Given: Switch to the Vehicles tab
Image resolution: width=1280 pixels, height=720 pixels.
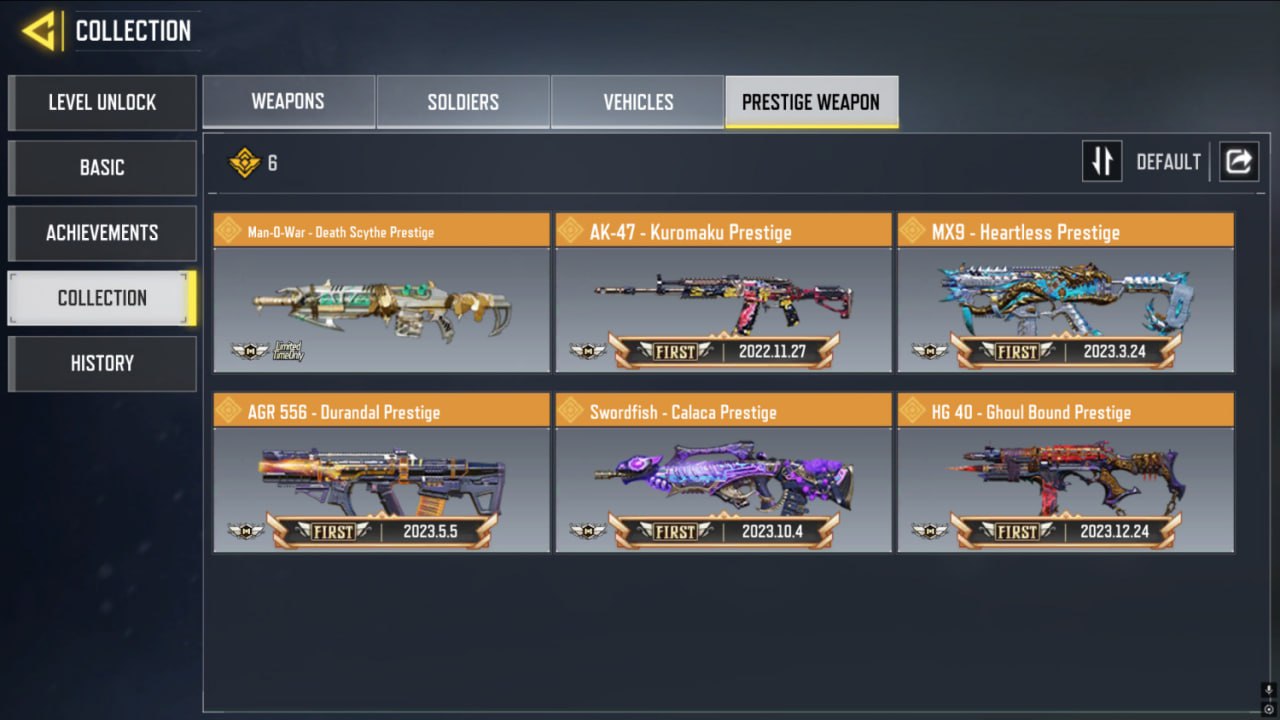Looking at the screenshot, I should [x=638, y=102].
